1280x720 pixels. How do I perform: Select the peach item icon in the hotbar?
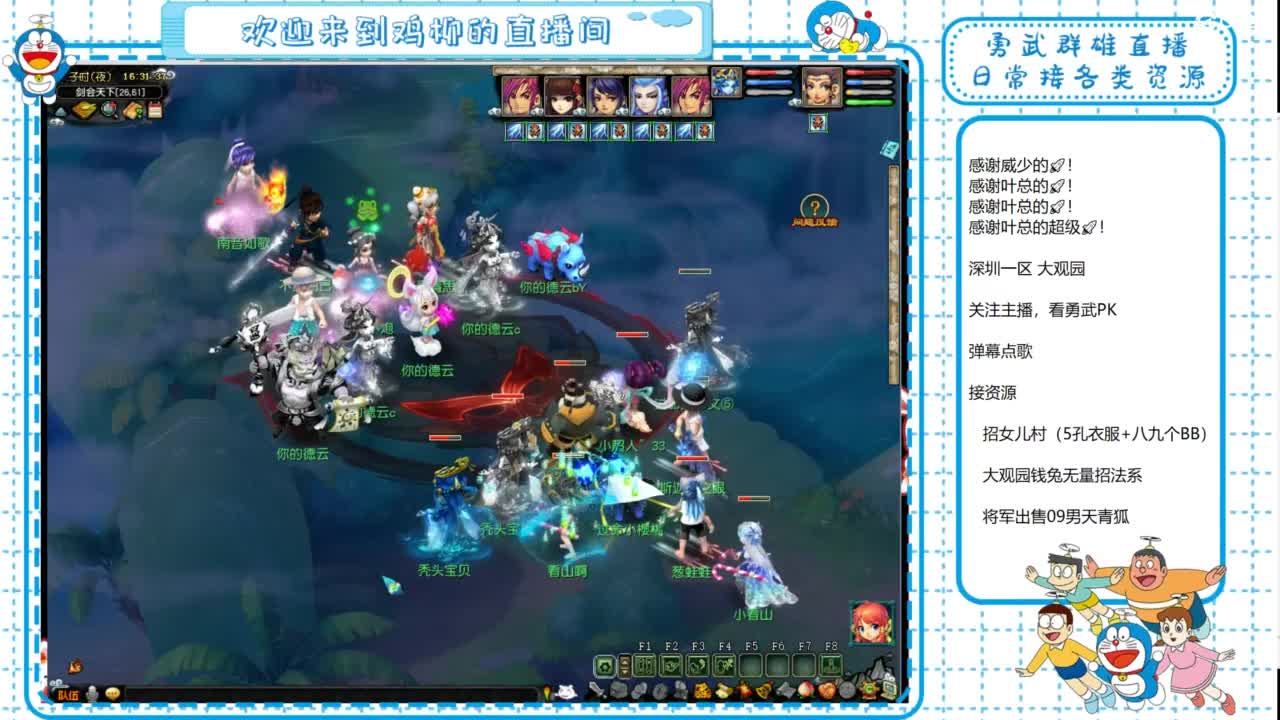[x=807, y=690]
